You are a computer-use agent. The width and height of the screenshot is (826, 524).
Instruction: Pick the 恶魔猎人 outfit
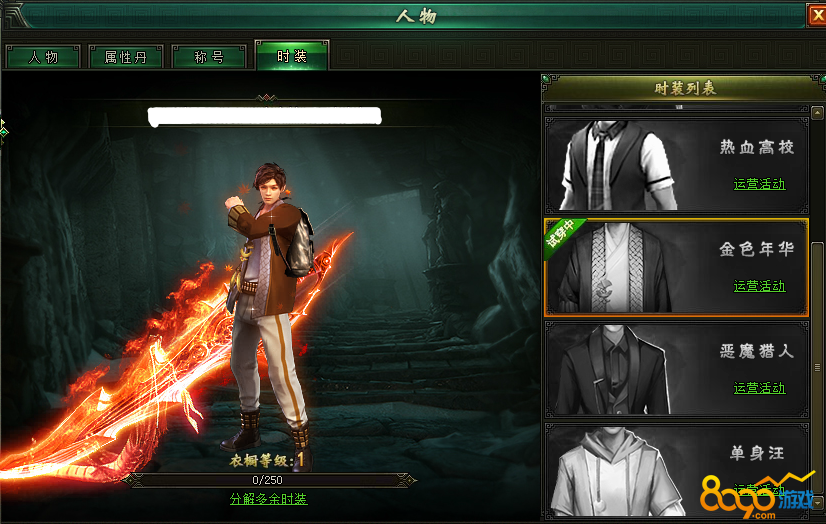[x=674, y=369]
